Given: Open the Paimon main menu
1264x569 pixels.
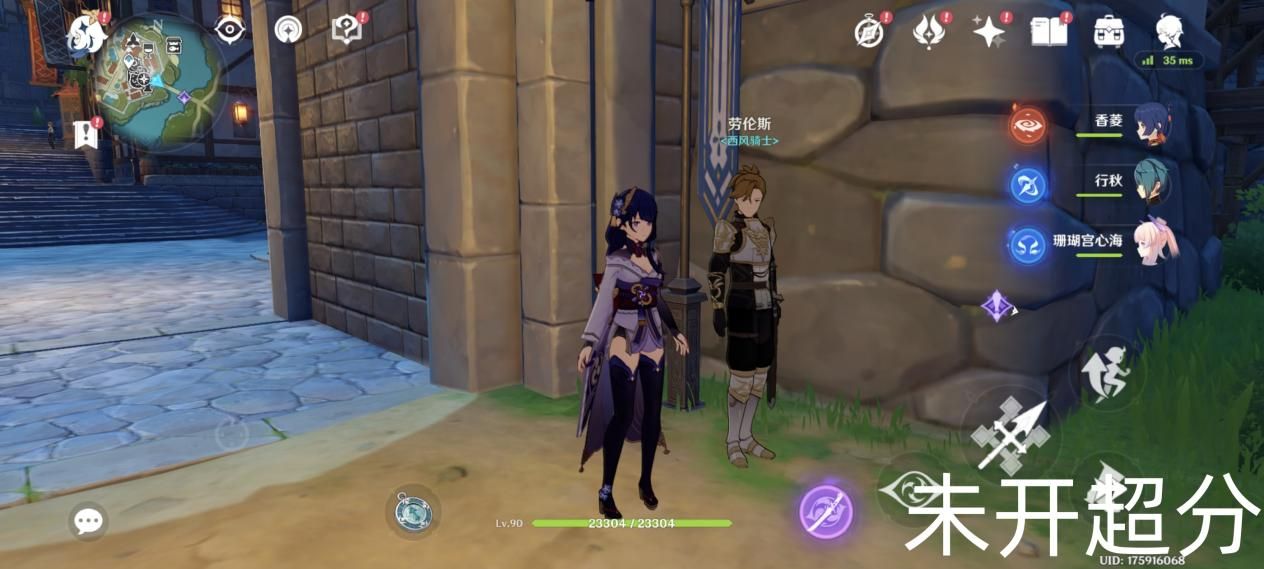Looking at the screenshot, I should pyautogui.click(x=87, y=34).
